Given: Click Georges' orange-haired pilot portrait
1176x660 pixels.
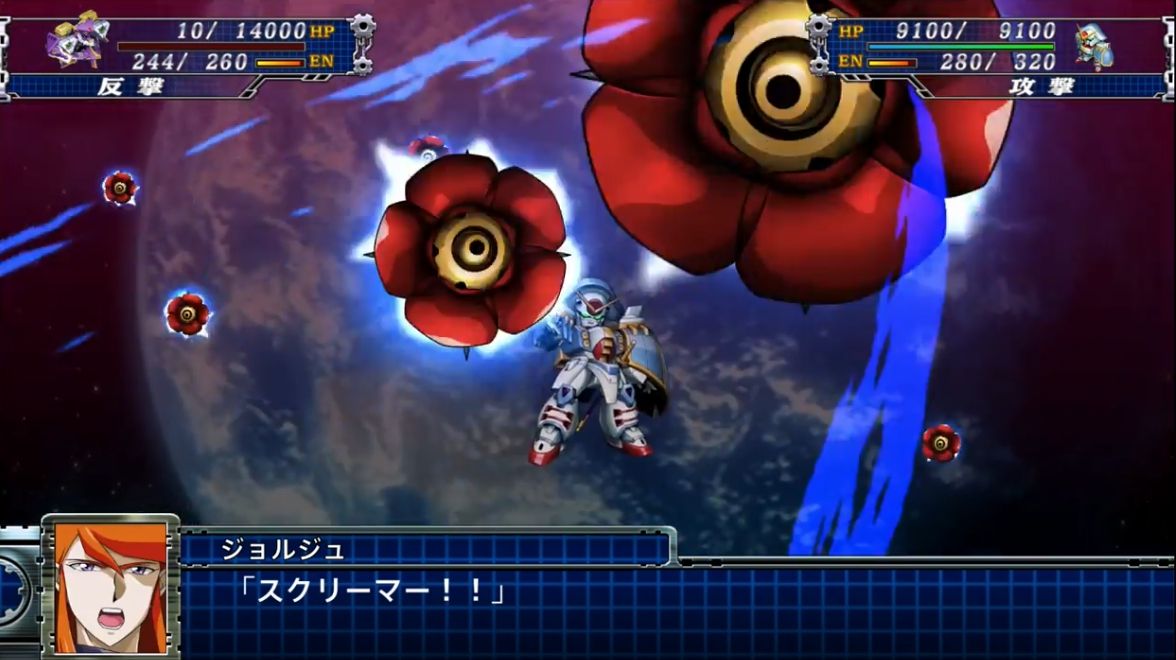Looking at the screenshot, I should coord(110,587).
